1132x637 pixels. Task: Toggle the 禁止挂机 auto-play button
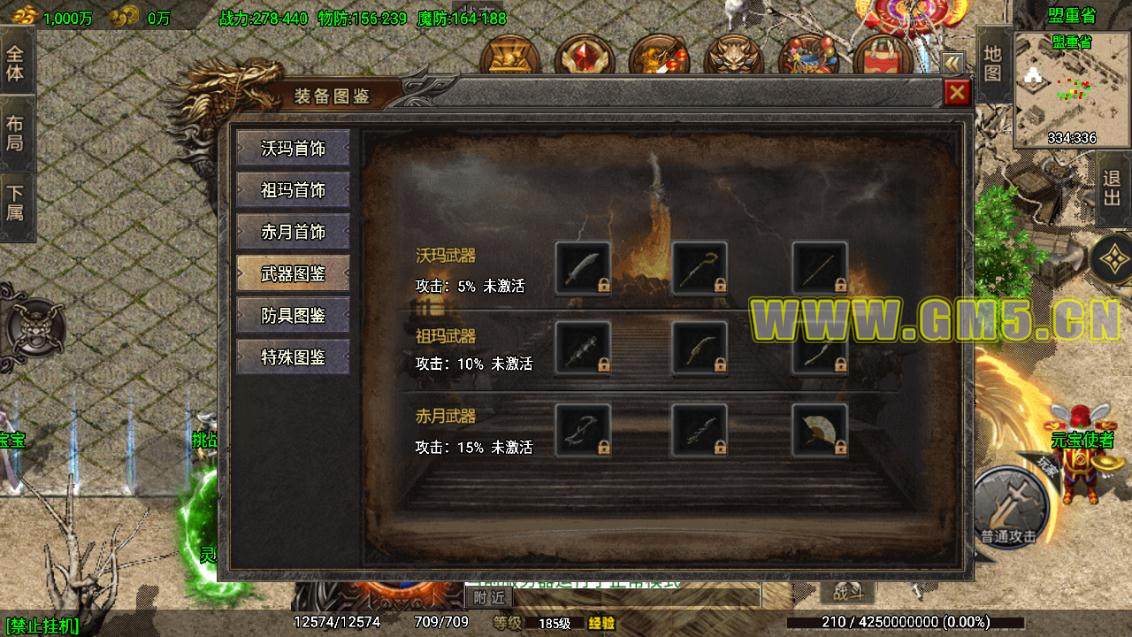[x=41, y=627]
